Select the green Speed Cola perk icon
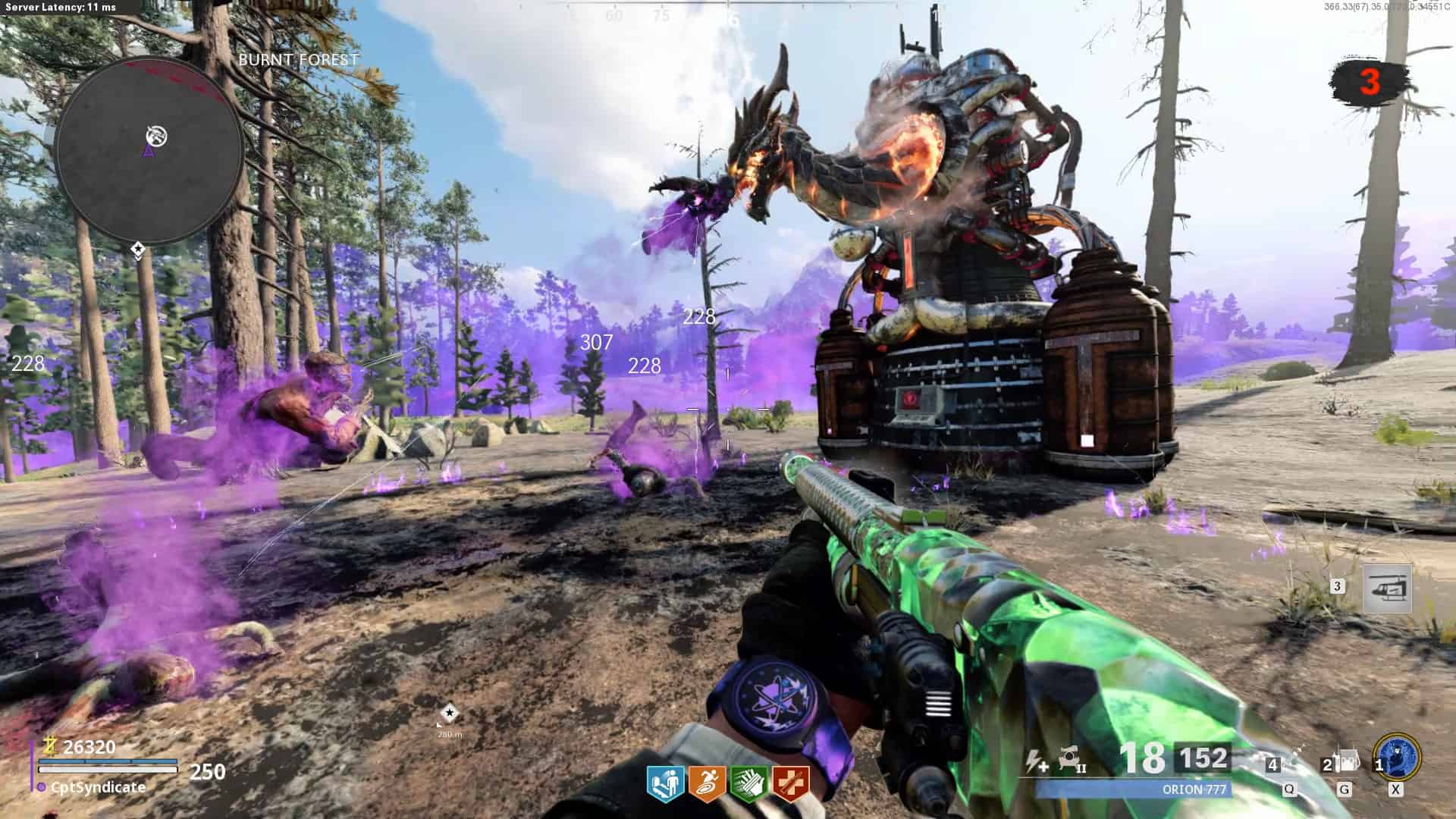This screenshot has height=819, width=1456. click(748, 784)
